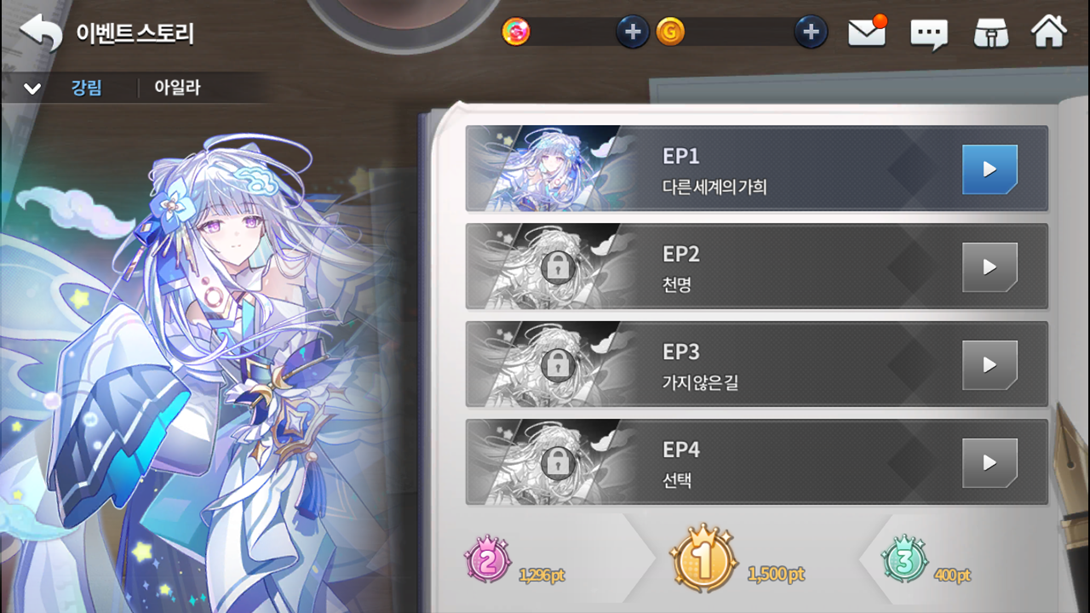Open the chat speech bubble
Viewport: 1090px width, 613px height.
[x=928, y=34]
